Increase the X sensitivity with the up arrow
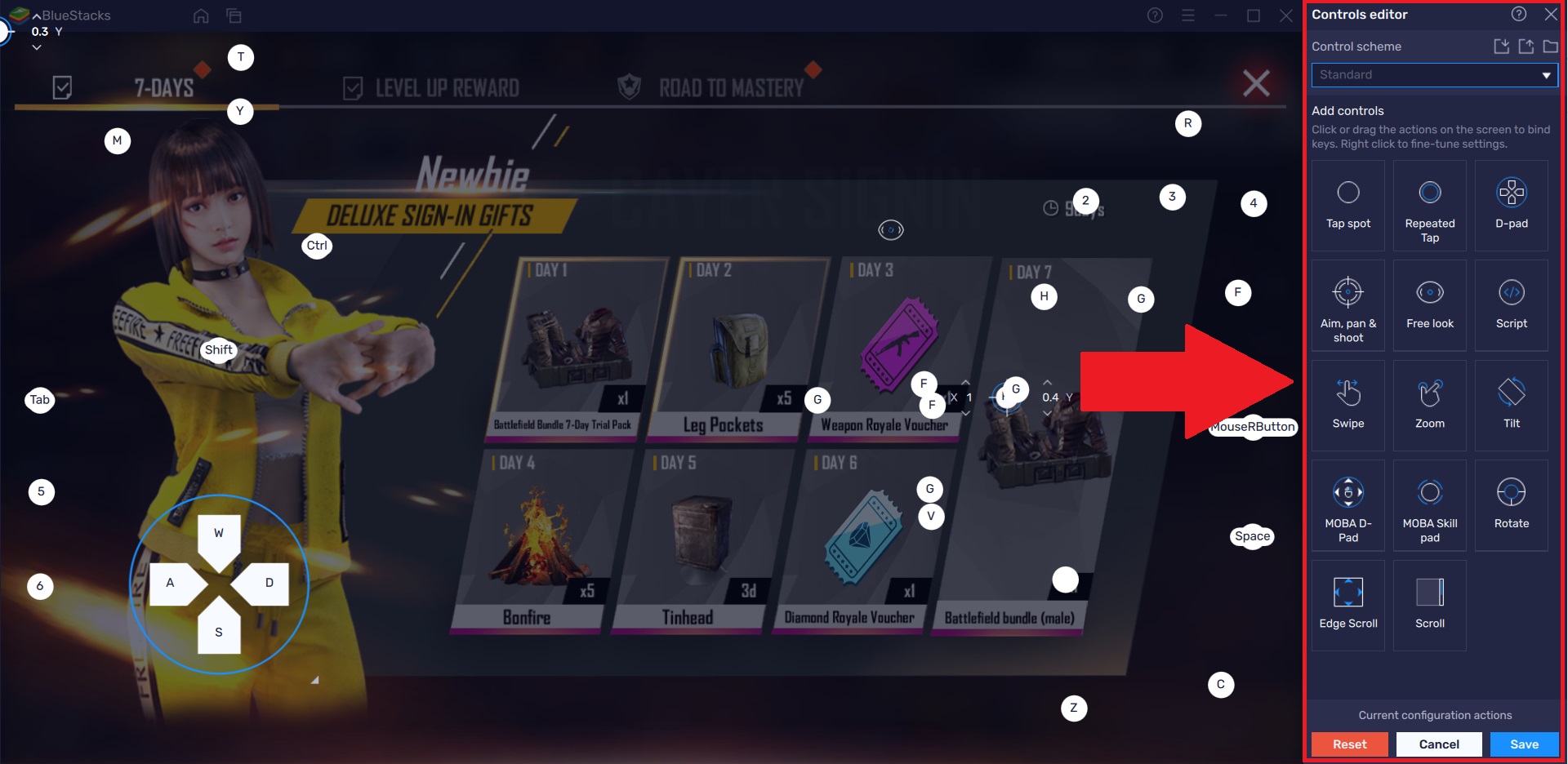The width and height of the screenshot is (1568, 764). tap(966, 384)
